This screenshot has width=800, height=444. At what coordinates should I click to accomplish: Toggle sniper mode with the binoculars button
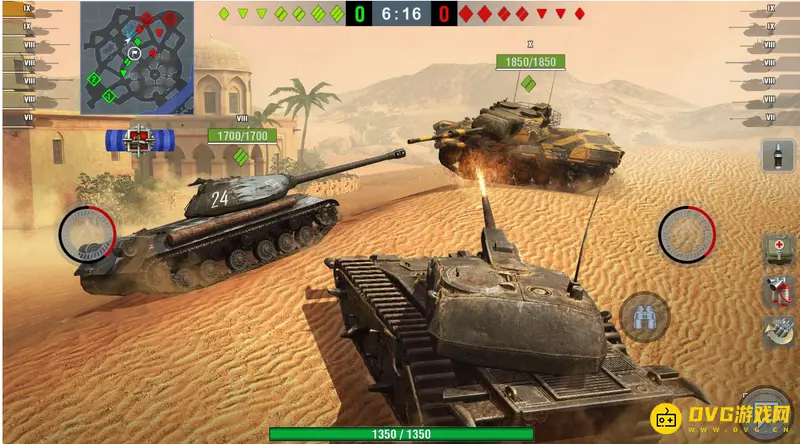pos(643,318)
